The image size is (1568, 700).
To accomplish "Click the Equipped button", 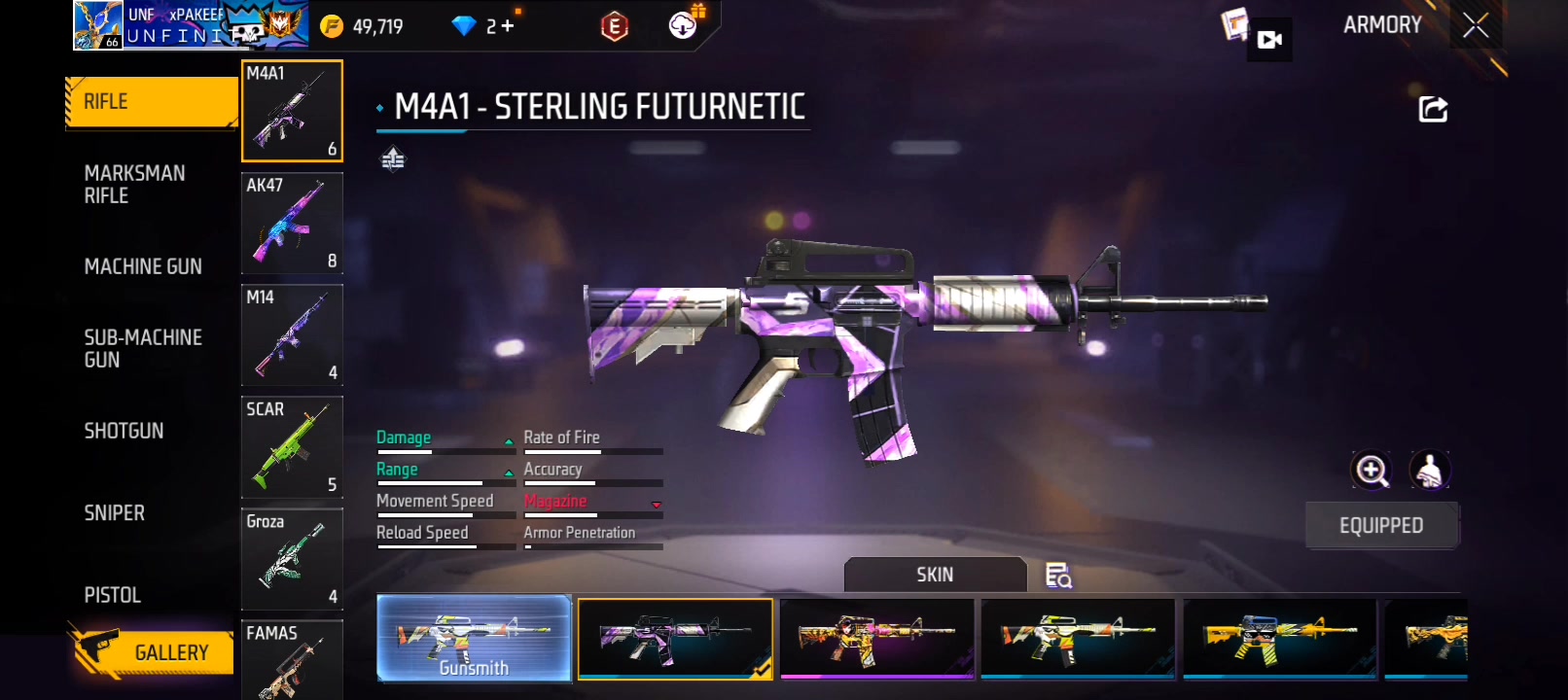I will (1381, 526).
